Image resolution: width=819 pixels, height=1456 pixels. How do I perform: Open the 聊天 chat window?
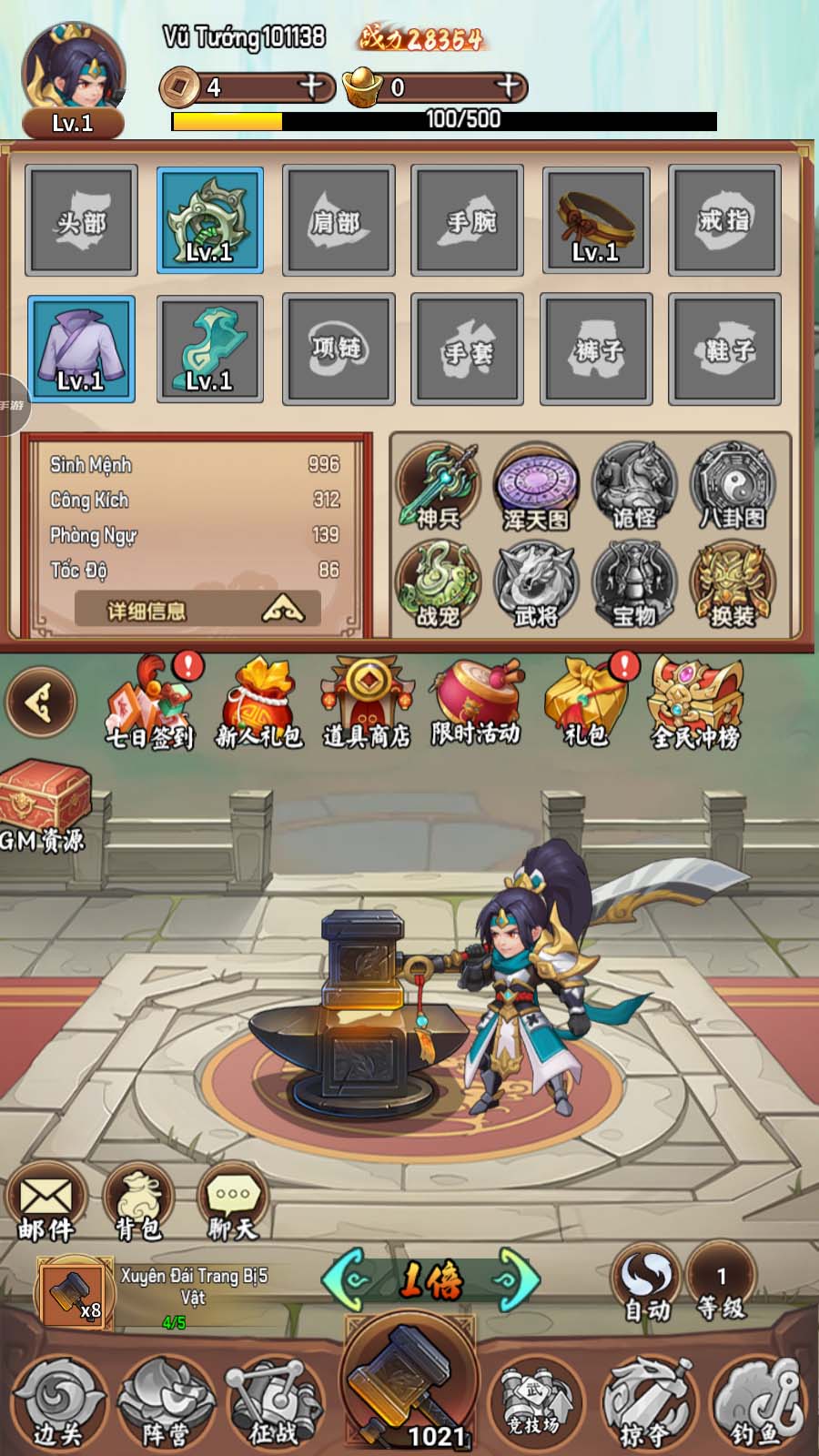(233, 1203)
